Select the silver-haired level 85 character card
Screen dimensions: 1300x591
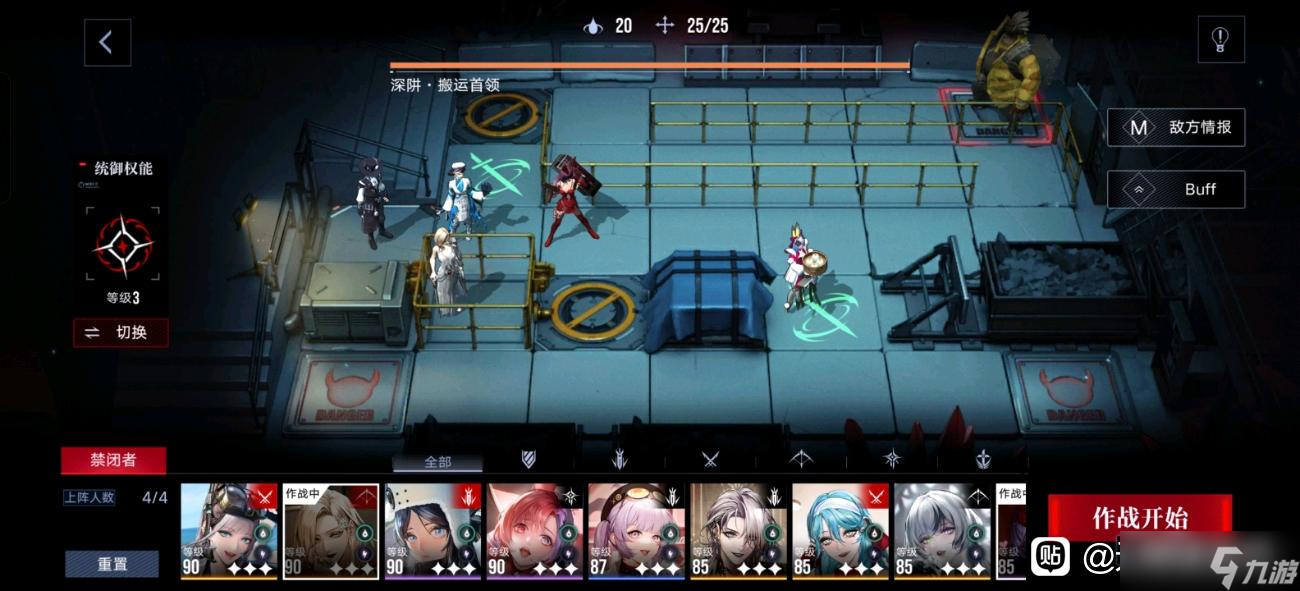tap(942, 531)
